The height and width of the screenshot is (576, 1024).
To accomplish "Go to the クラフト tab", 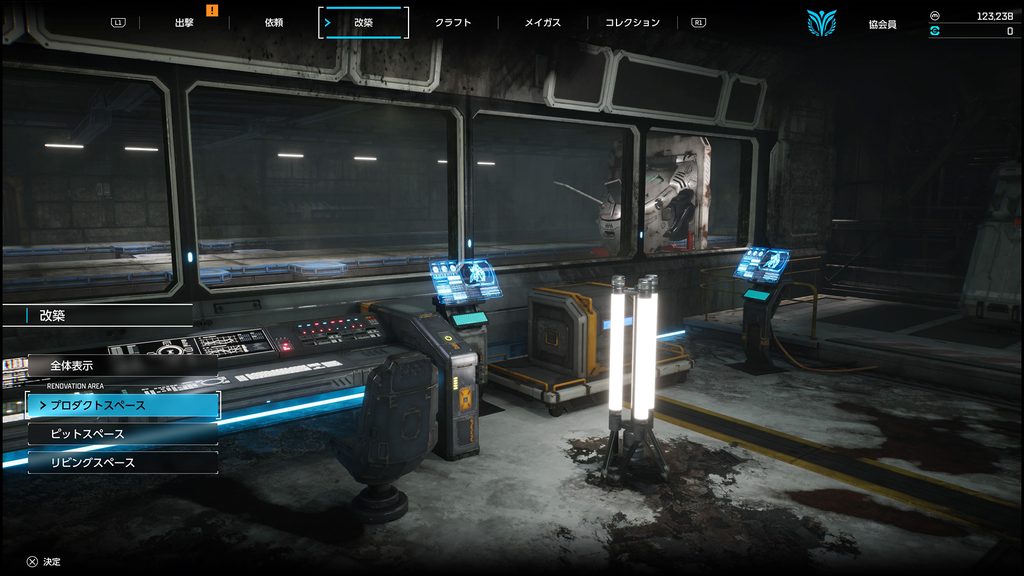I will (x=453, y=22).
